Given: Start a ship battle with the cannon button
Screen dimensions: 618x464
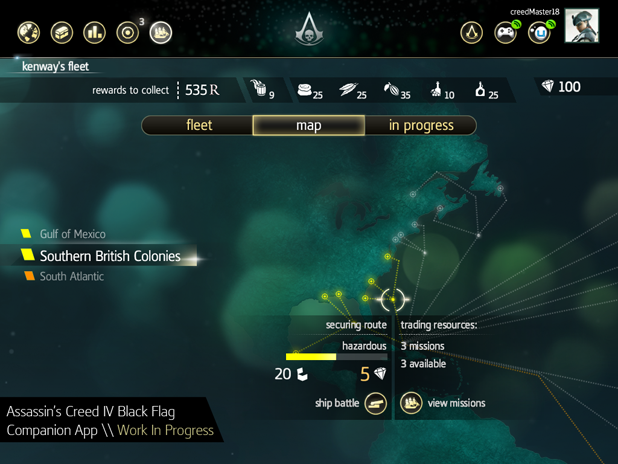Looking at the screenshot, I should 375,403.
